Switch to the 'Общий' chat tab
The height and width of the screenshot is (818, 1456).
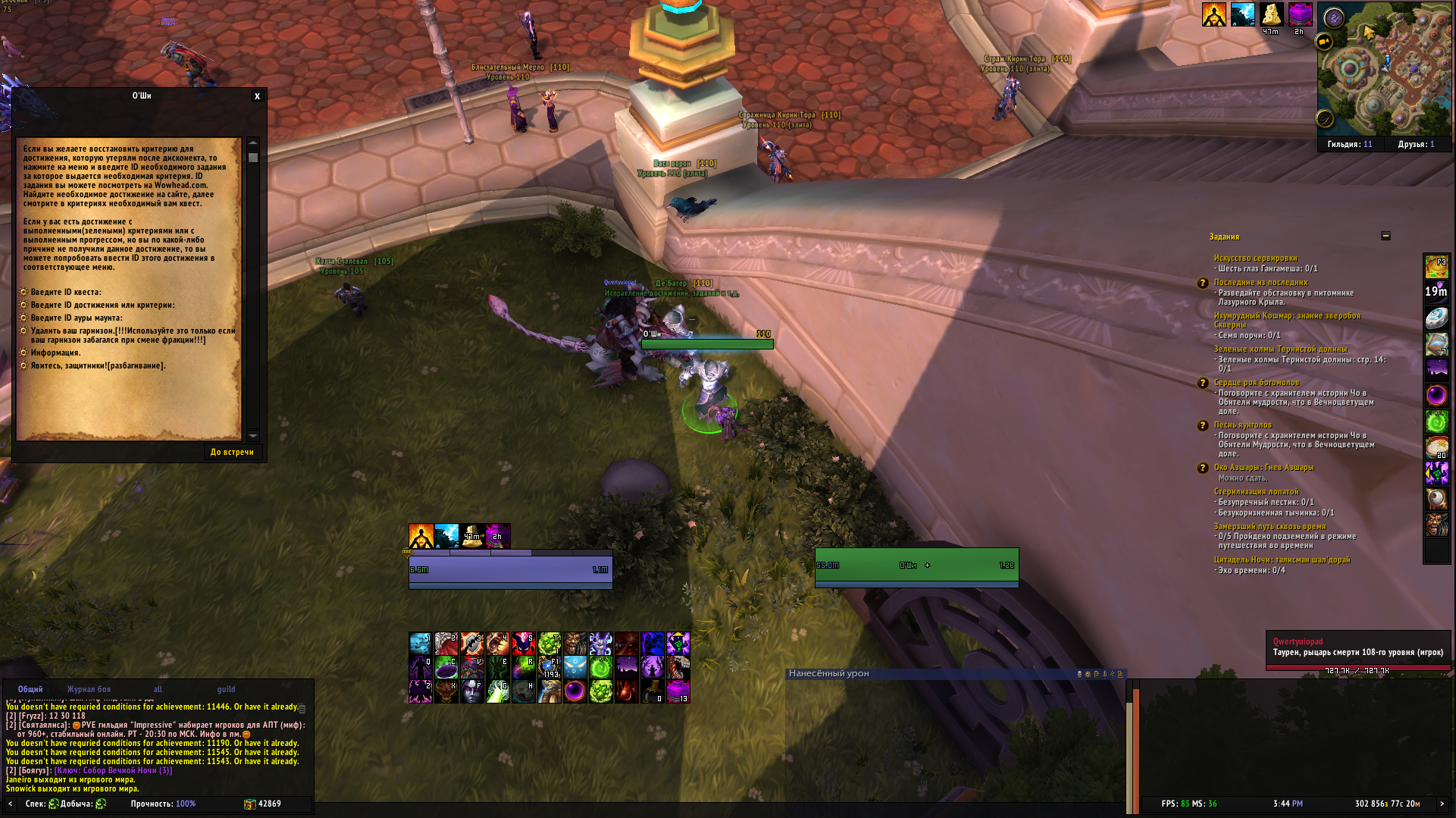(30, 689)
